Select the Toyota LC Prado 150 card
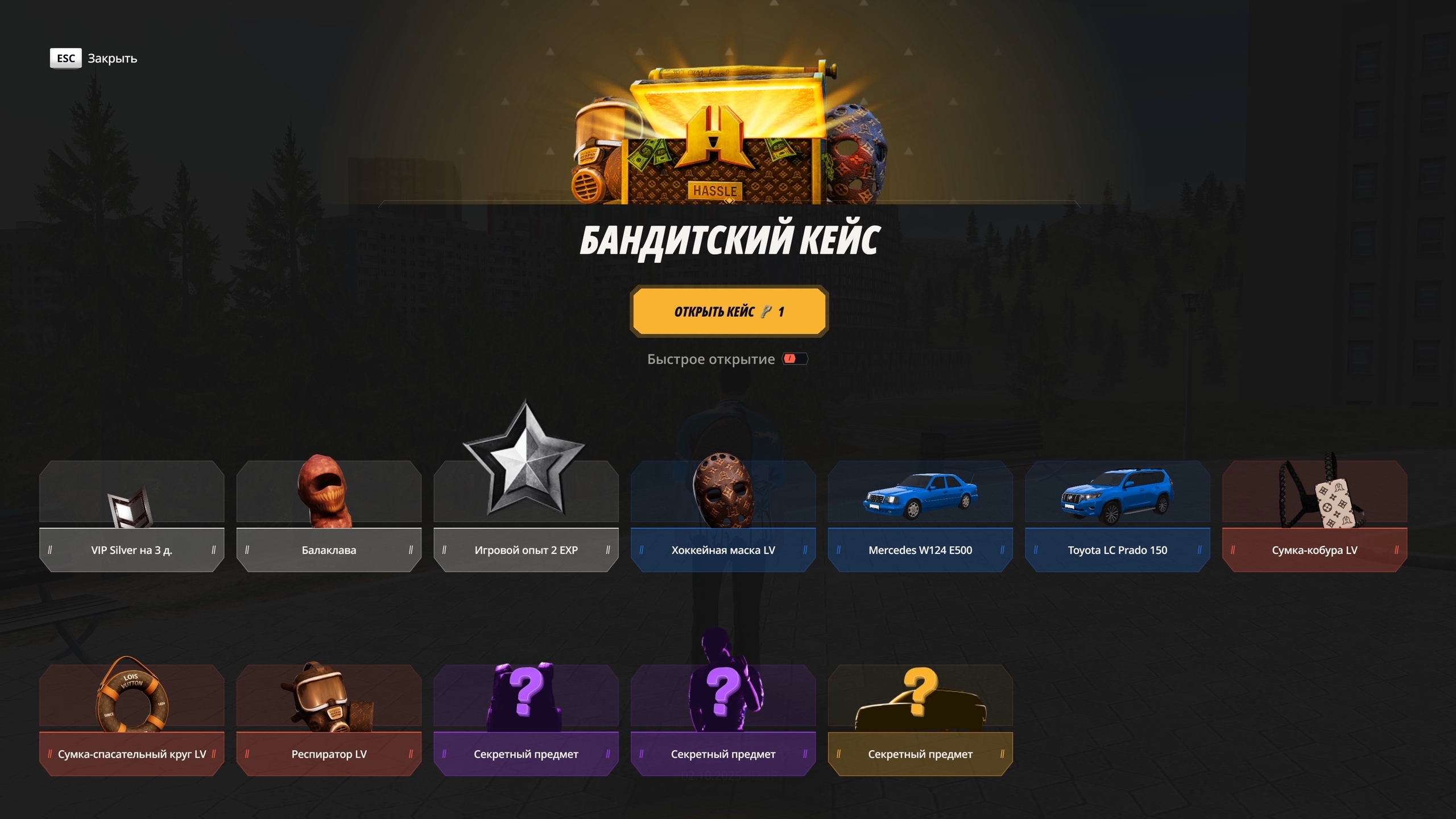The height and width of the screenshot is (819, 1456). tap(1117, 516)
